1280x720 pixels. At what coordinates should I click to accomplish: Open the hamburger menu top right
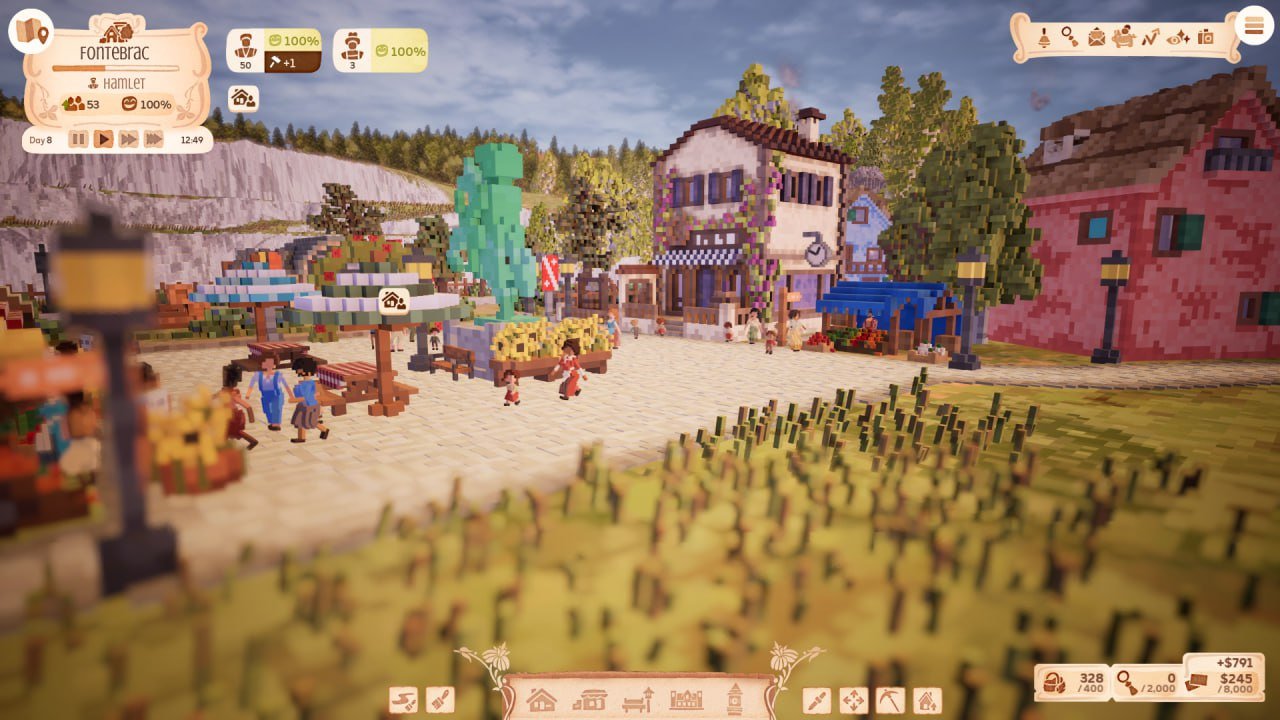point(1253,25)
